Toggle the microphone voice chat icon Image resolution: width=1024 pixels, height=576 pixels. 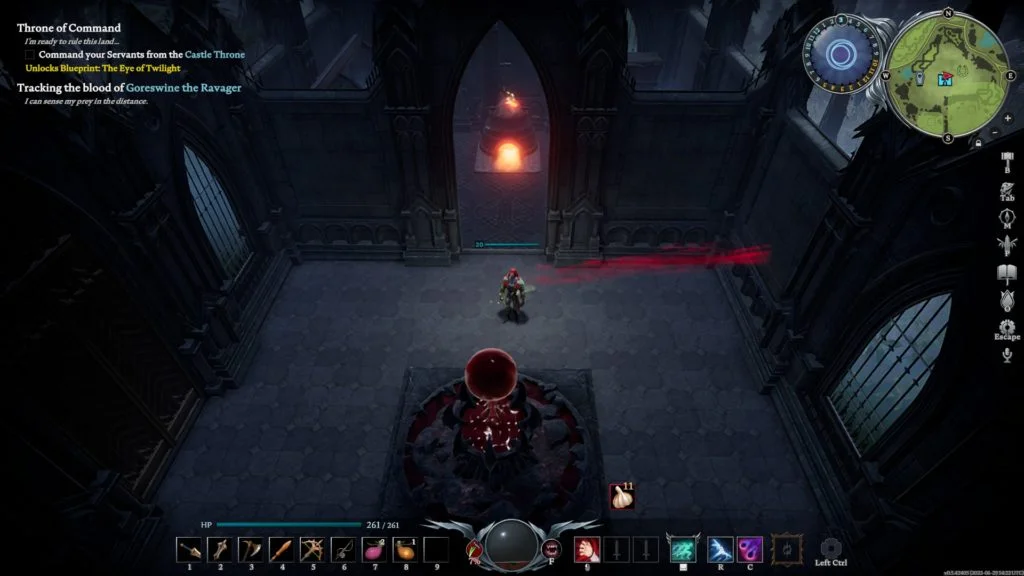click(1006, 356)
